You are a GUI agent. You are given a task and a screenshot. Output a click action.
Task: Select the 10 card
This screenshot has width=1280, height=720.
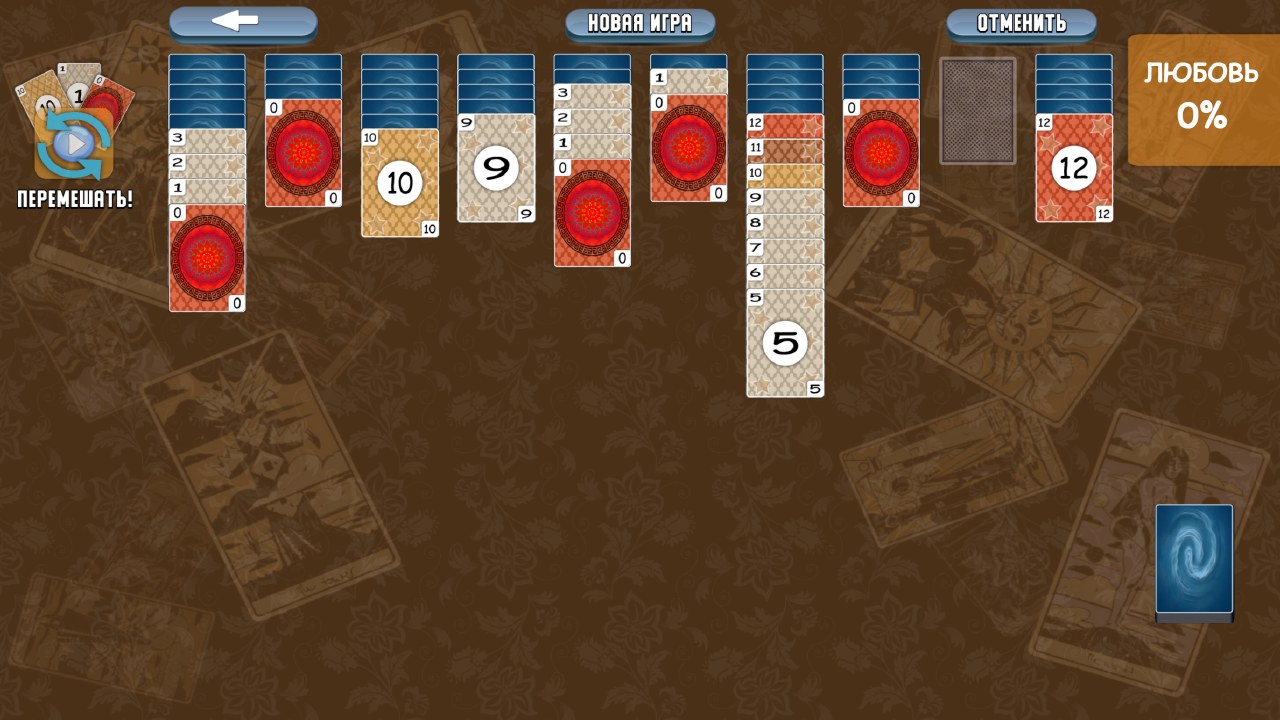click(x=400, y=183)
